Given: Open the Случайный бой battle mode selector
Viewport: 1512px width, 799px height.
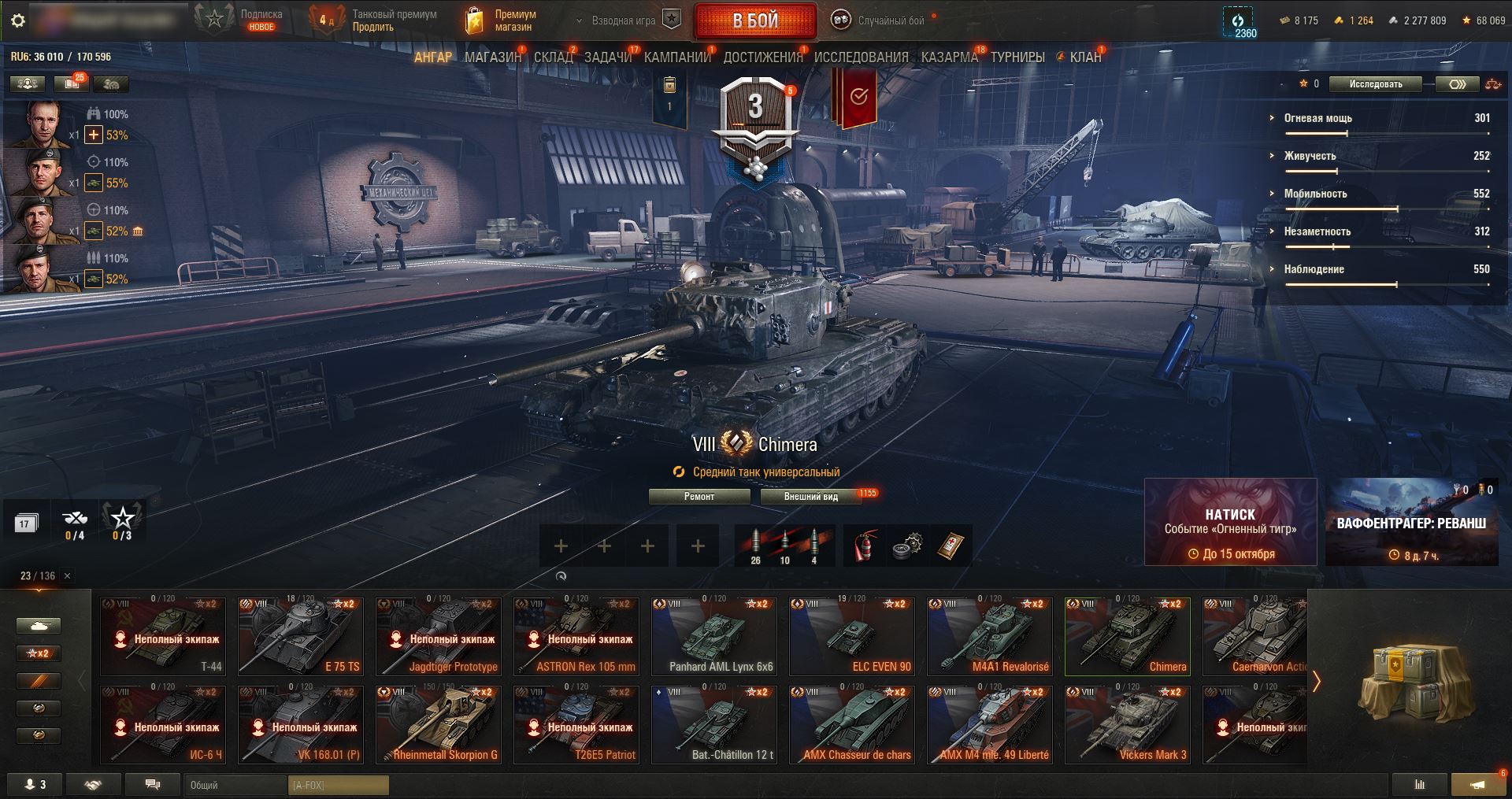Looking at the screenshot, I should [x=882, y=21].
